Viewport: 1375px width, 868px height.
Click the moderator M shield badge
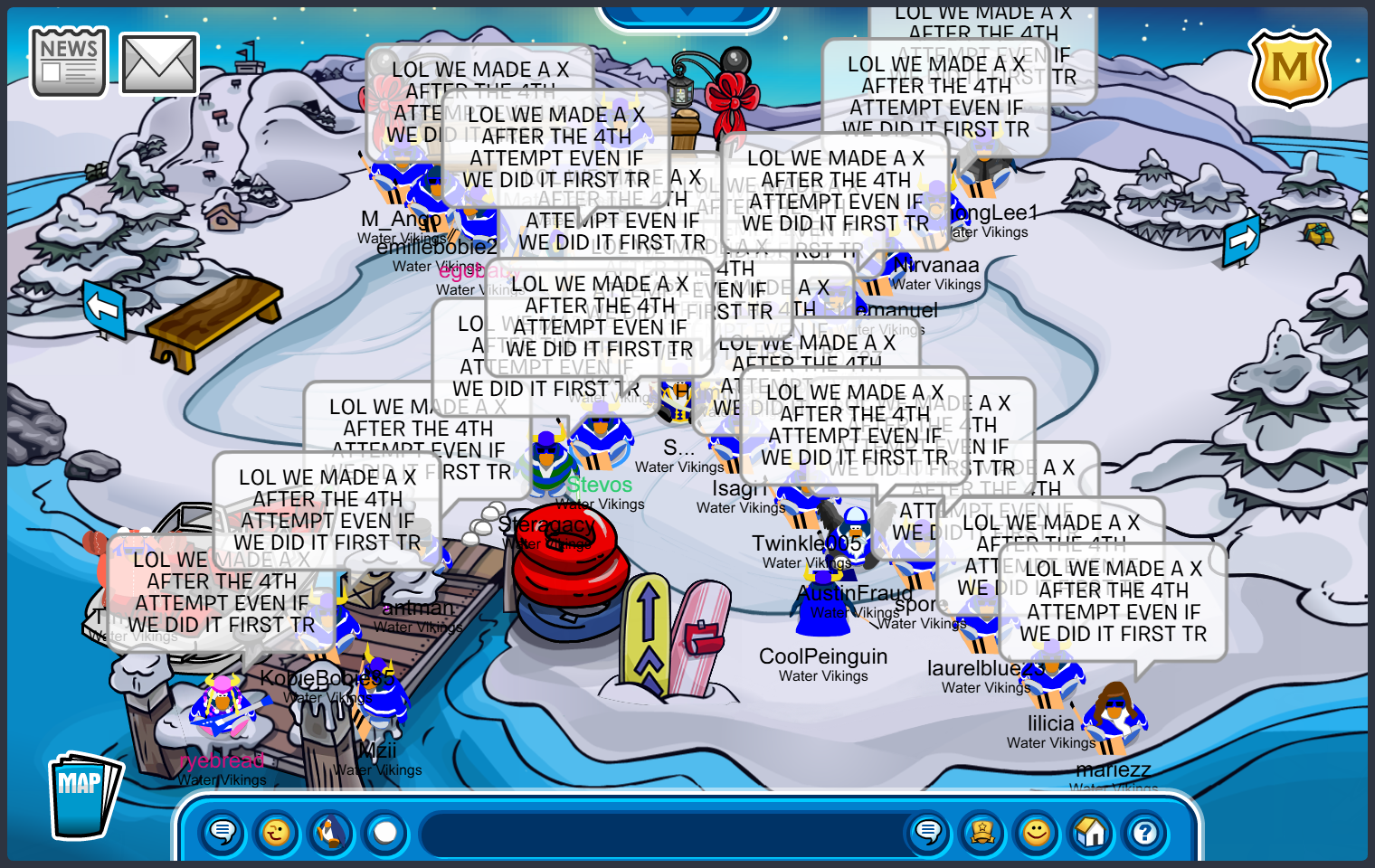click(x=1289, y=69)
